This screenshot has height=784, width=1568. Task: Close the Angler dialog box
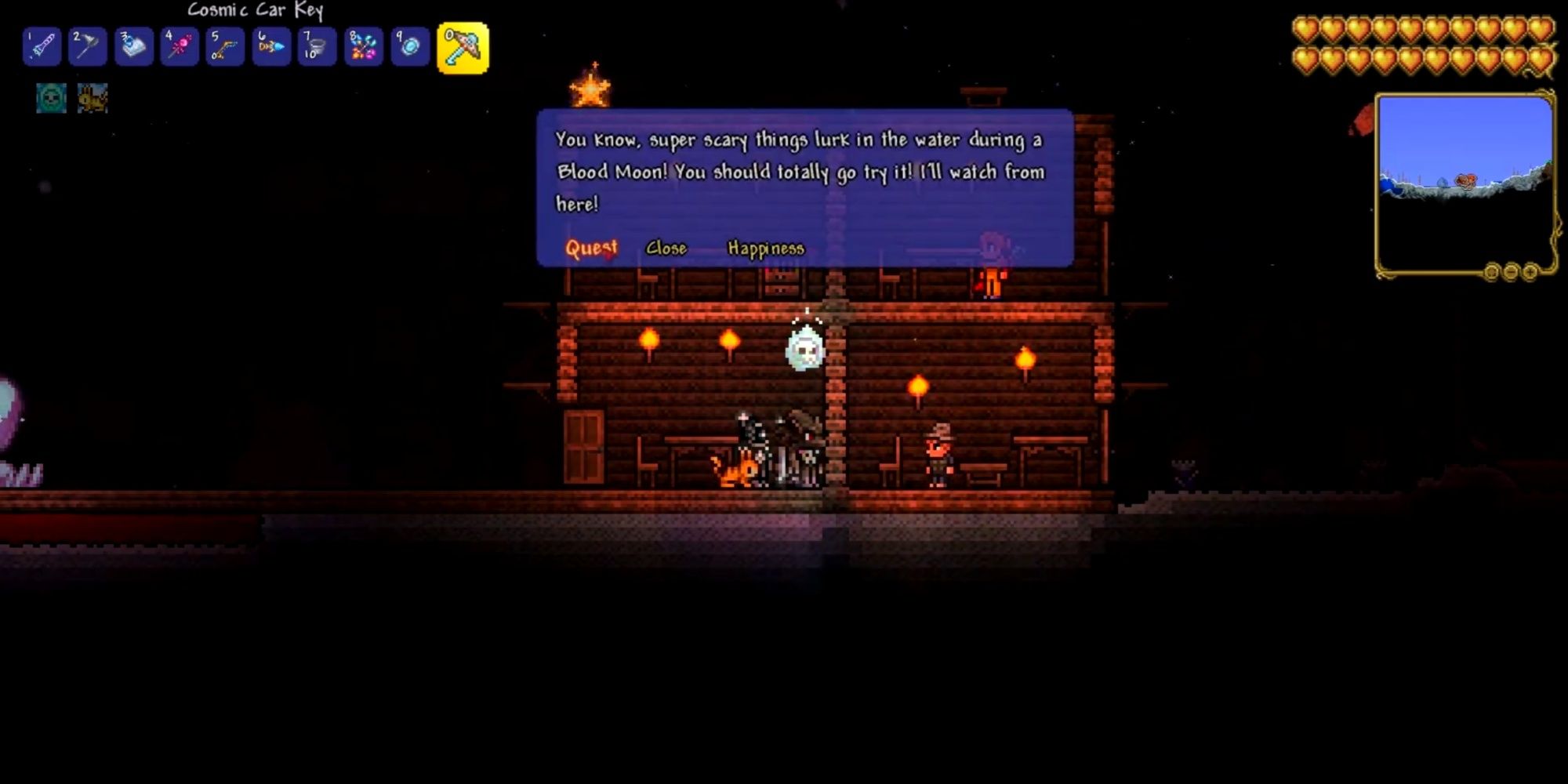point(666,248)
